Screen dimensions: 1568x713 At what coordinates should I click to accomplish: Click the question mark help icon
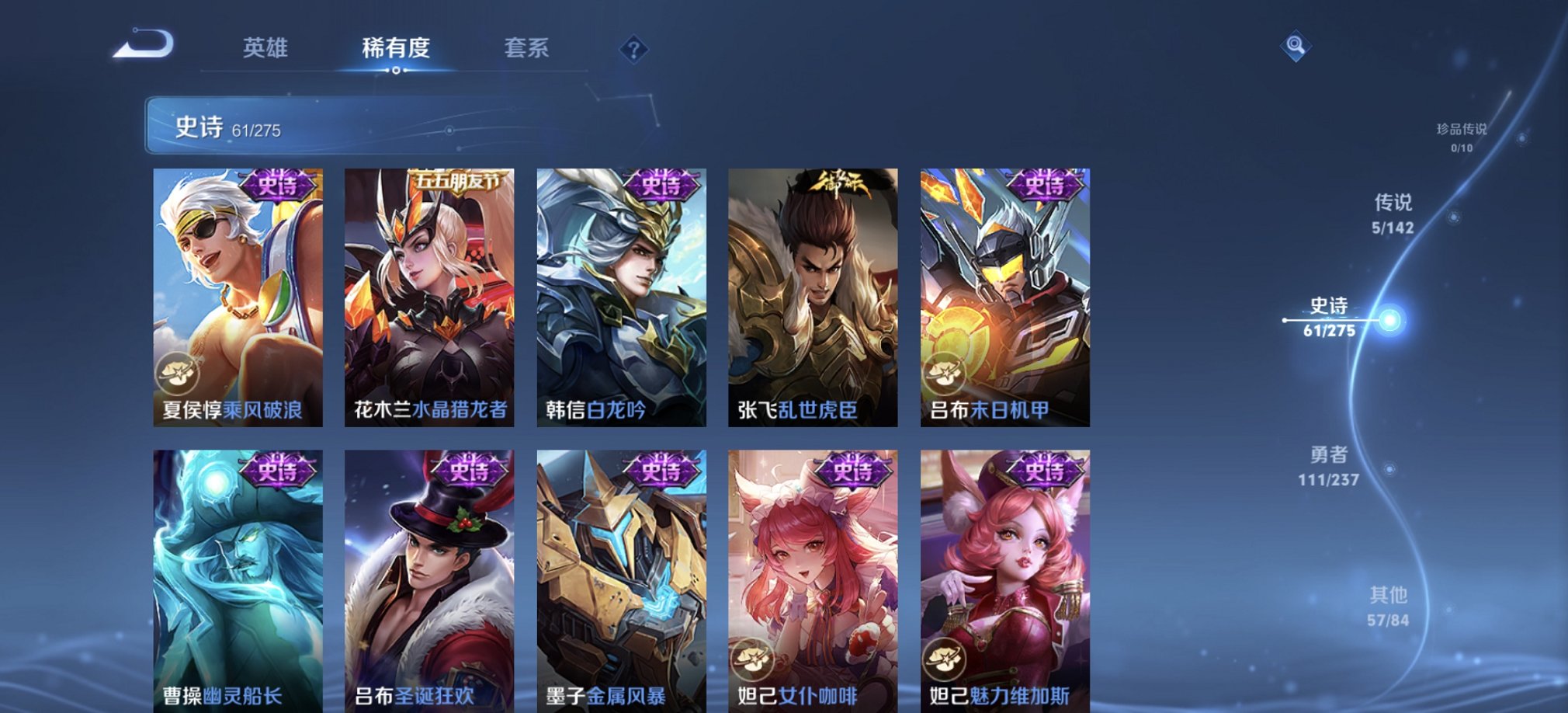(x=636, y=50)
